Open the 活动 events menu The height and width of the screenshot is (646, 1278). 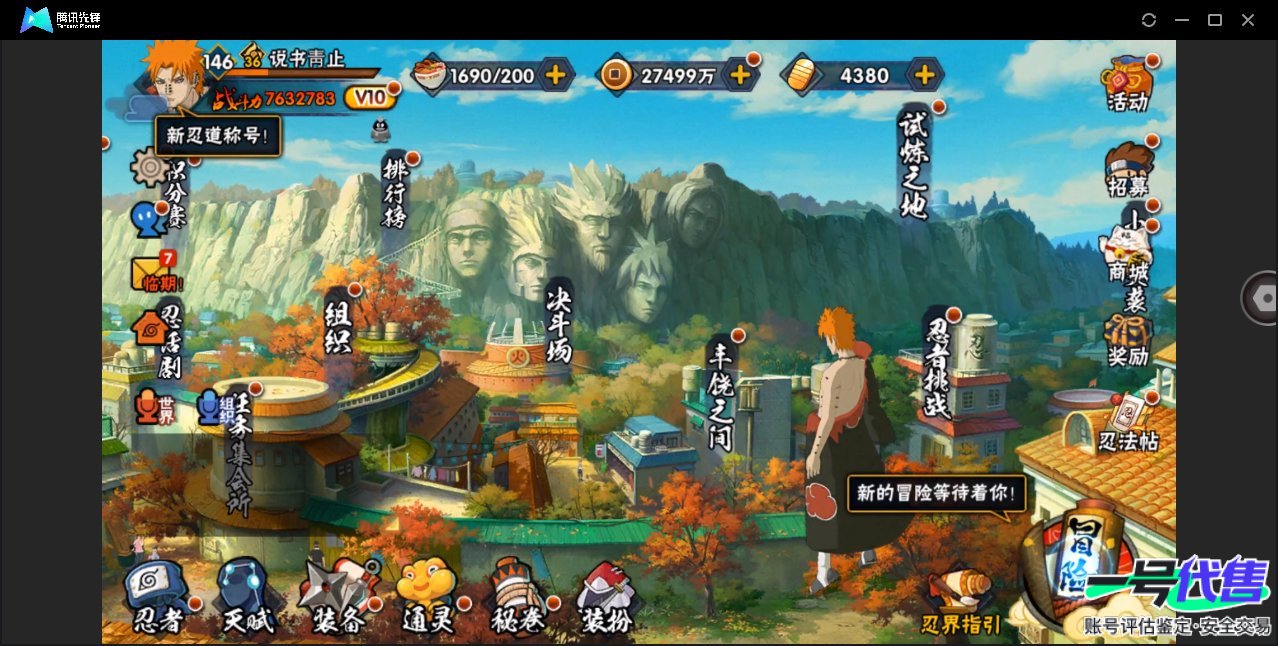pyautogui.click(x=1127, y=82)
